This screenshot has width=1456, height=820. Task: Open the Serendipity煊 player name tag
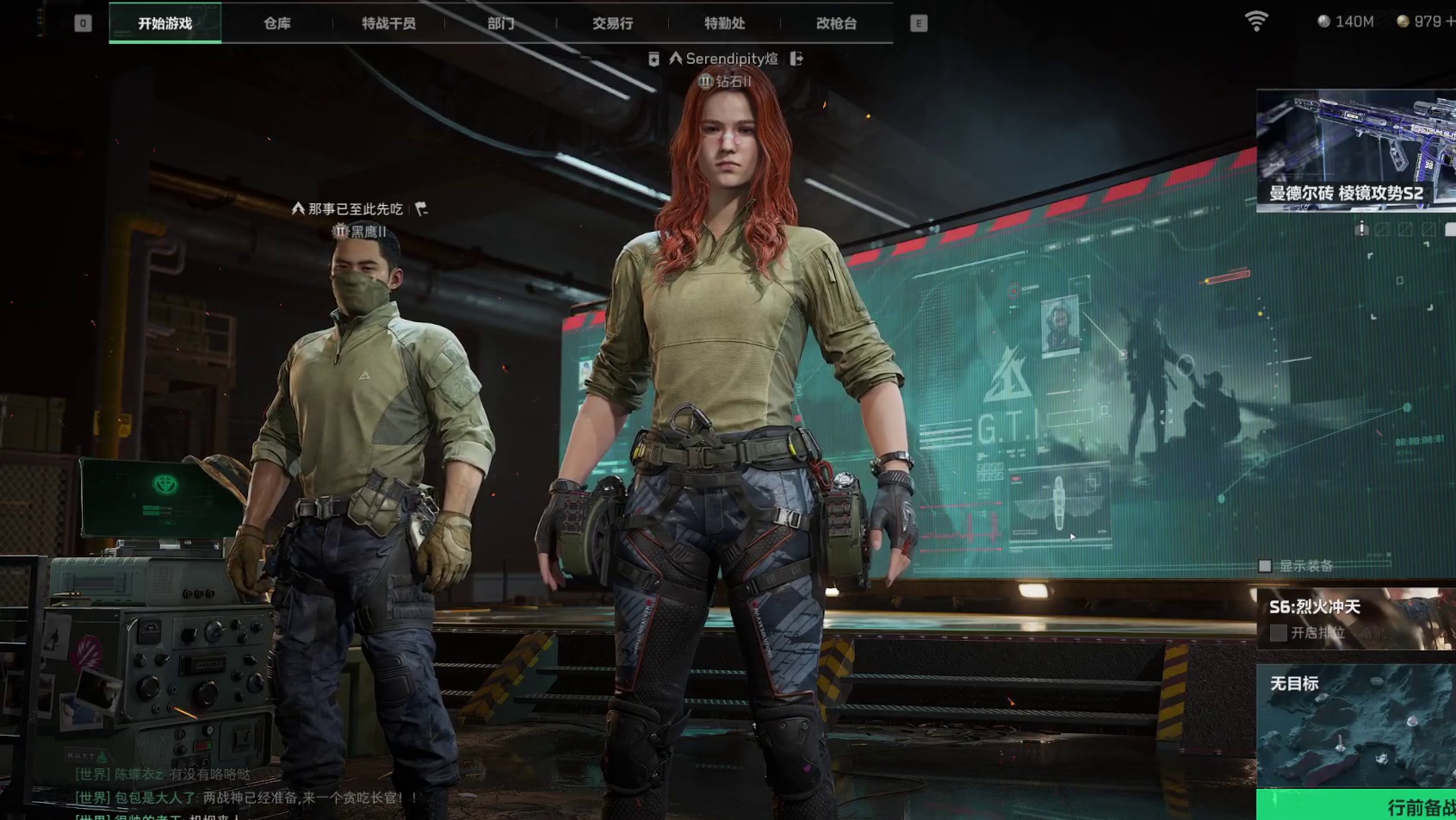731,59
